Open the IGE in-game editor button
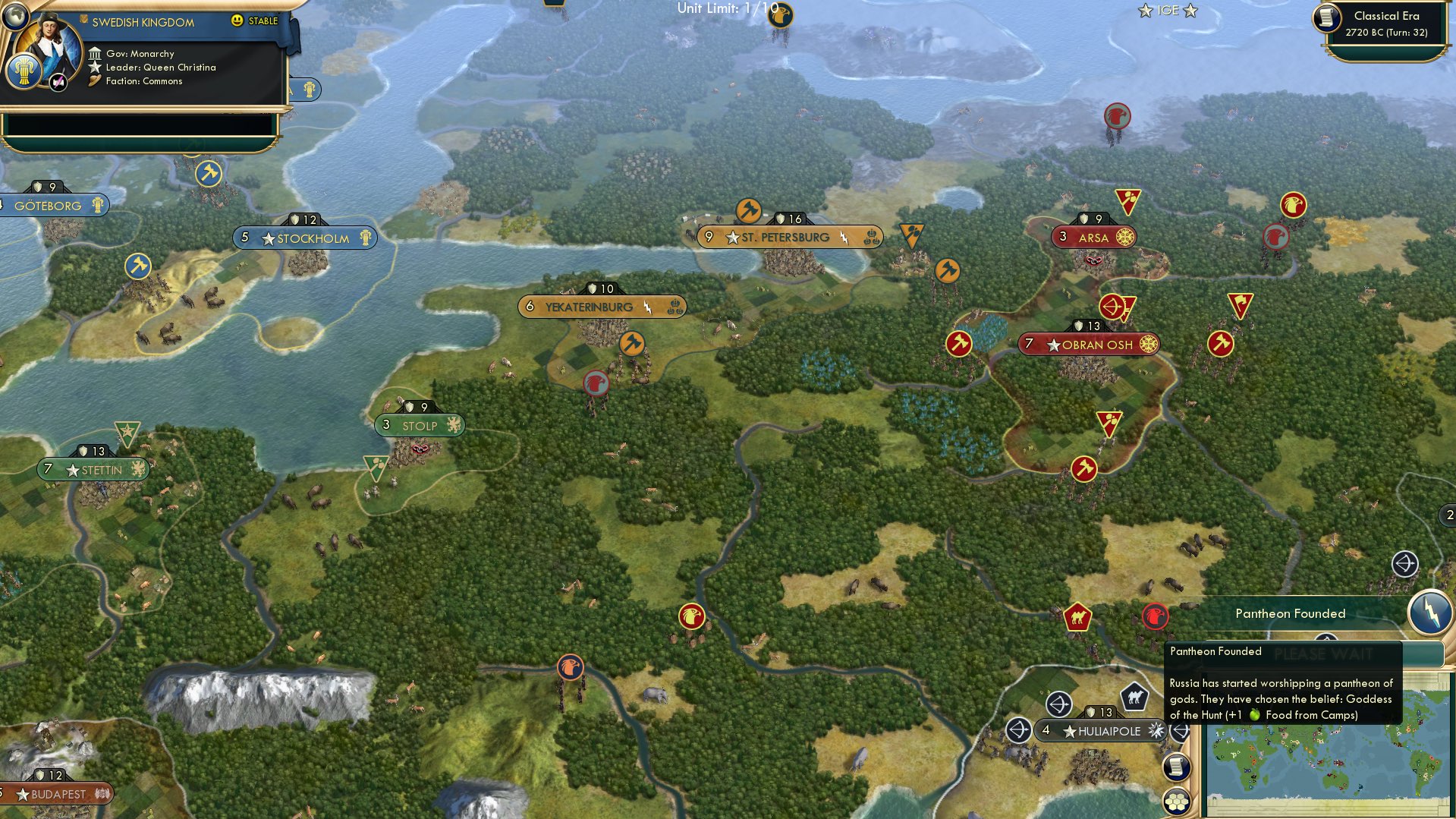1456x819 pixels. 1167,11
